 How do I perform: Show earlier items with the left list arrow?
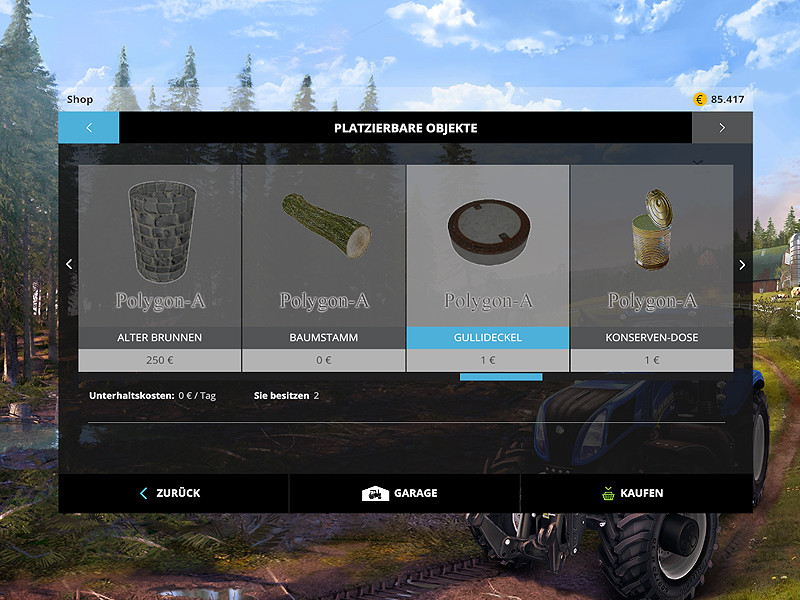69,265
